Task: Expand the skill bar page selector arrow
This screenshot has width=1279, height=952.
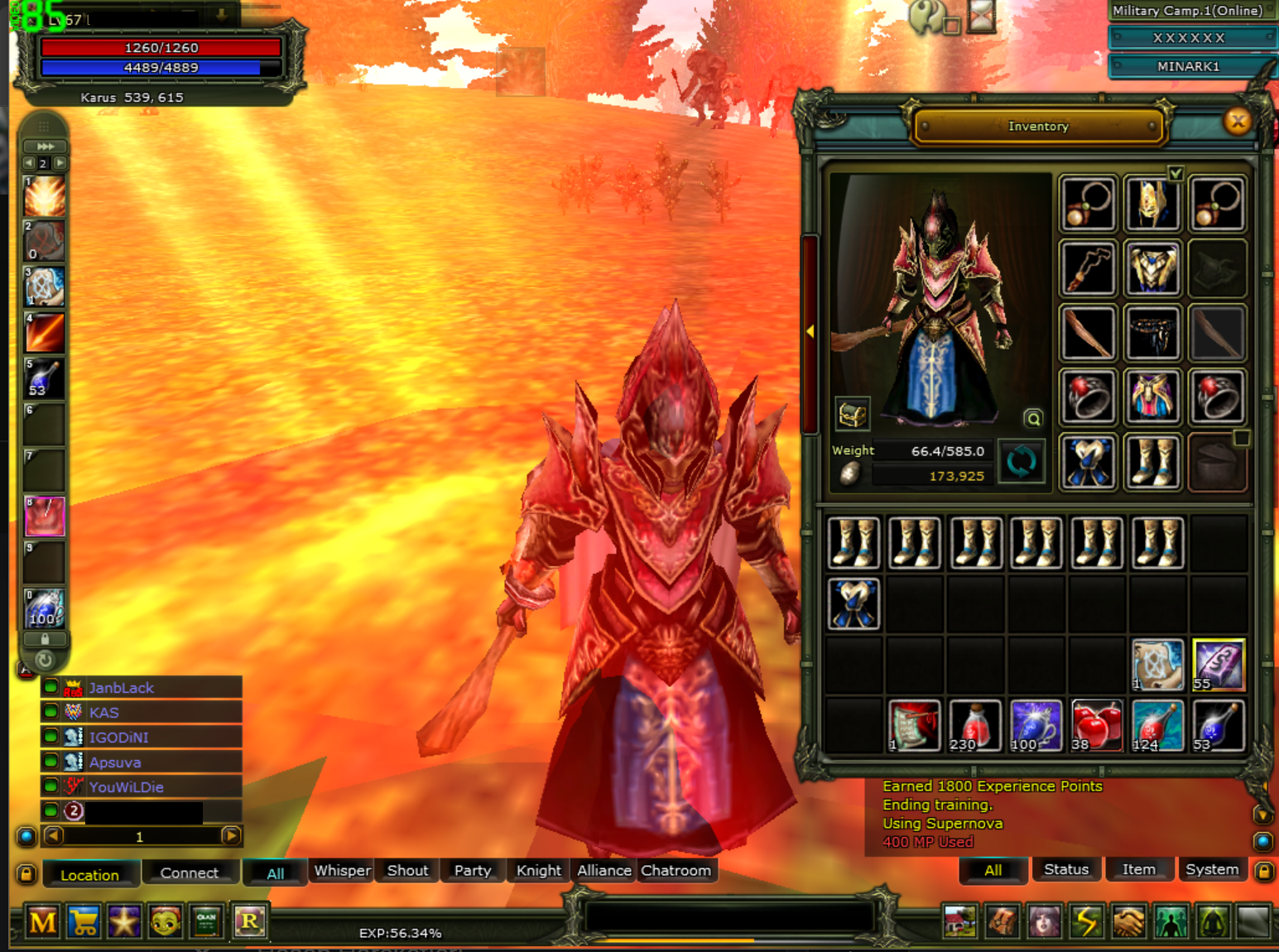Action: [45, 147]
